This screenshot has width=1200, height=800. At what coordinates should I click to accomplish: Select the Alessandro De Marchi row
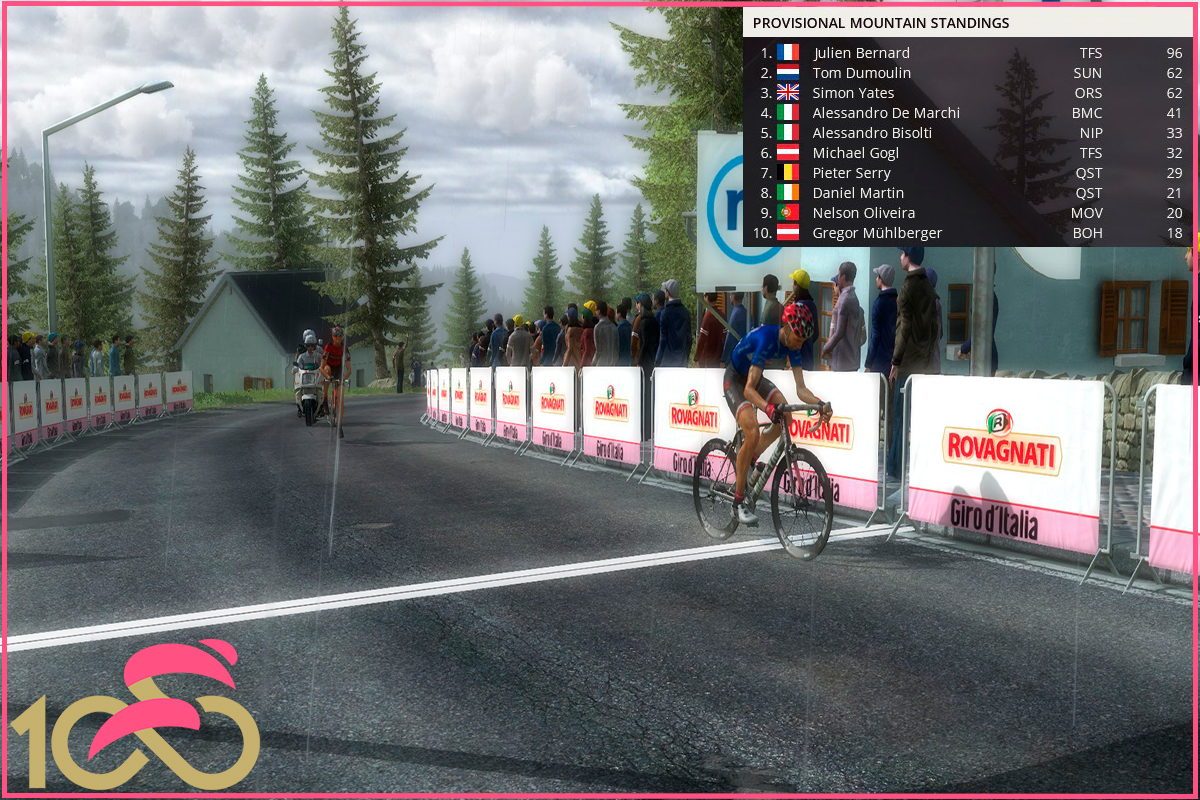tap(885, 113)
